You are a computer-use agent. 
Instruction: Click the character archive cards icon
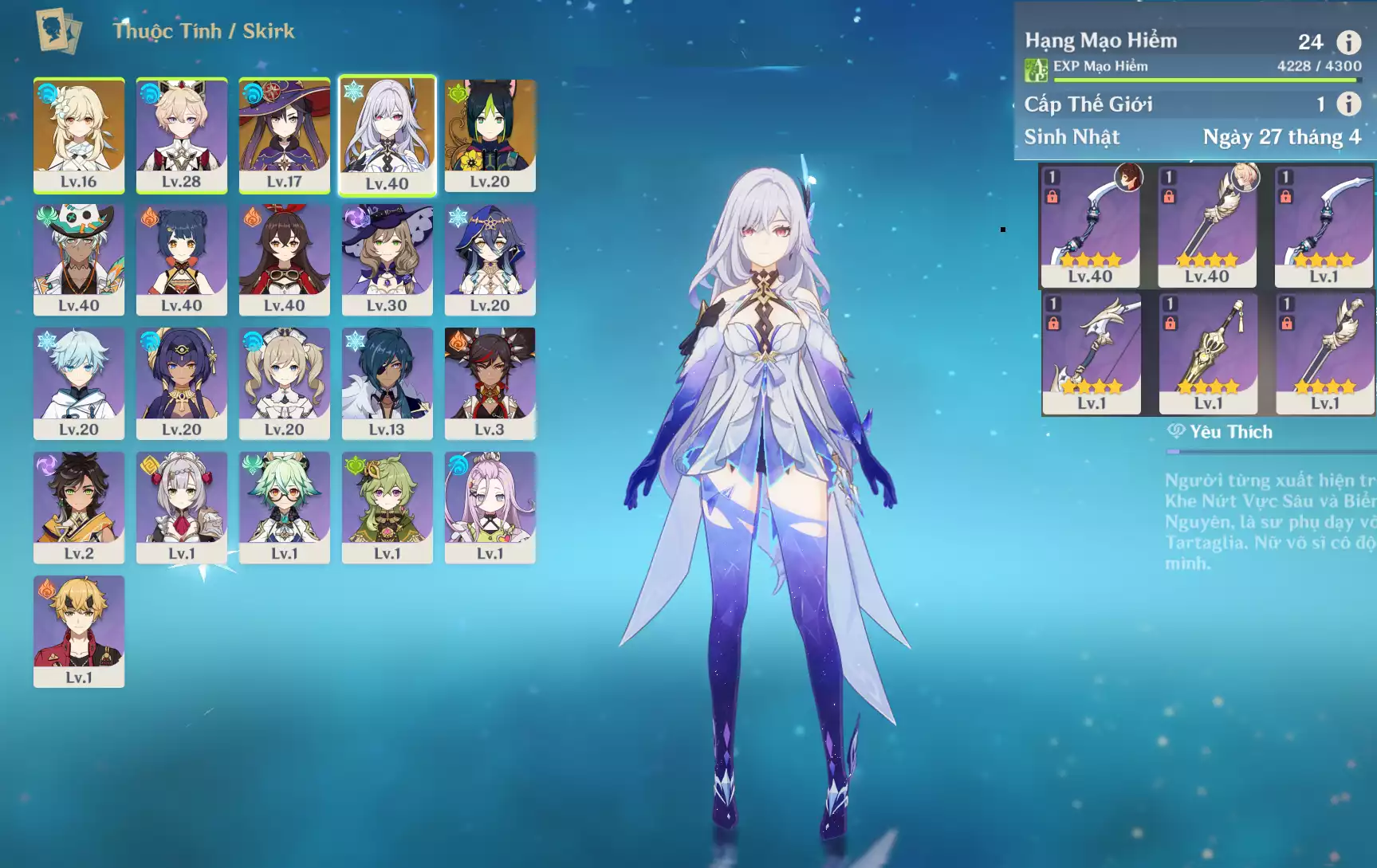click(58, 31)
